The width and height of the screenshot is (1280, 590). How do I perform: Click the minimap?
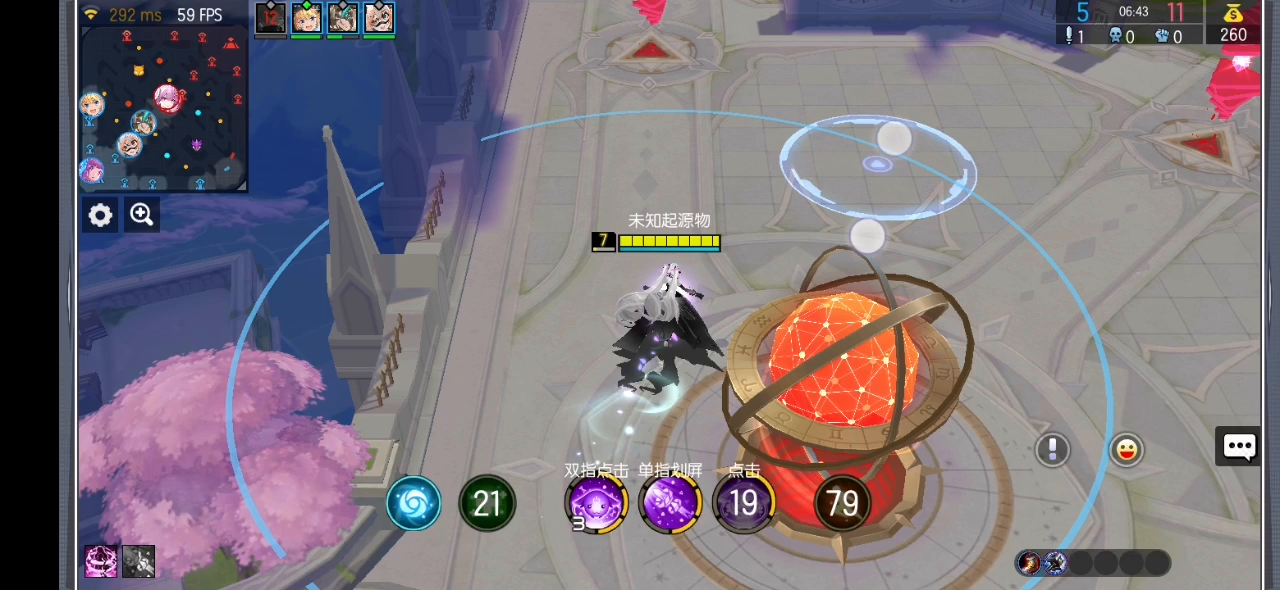163,108
